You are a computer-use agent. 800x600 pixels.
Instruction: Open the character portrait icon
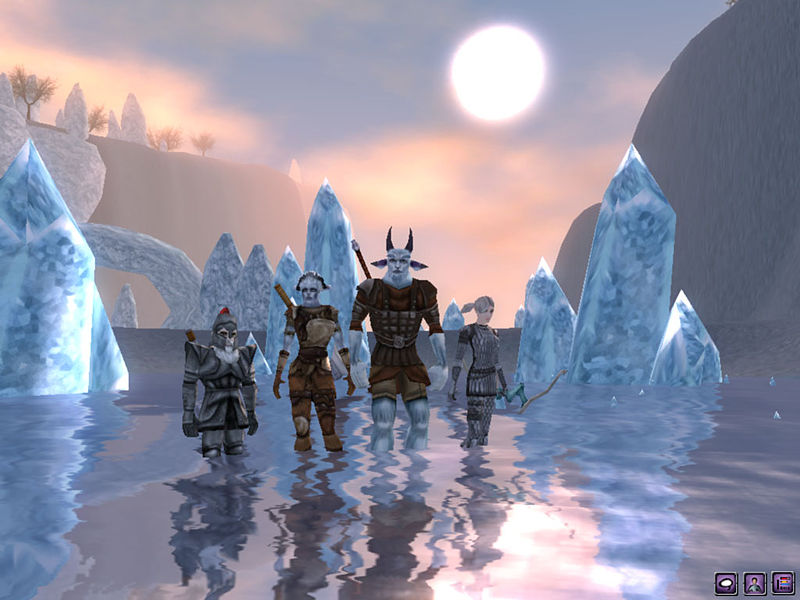pyautogui.click(x=754, y=581)
